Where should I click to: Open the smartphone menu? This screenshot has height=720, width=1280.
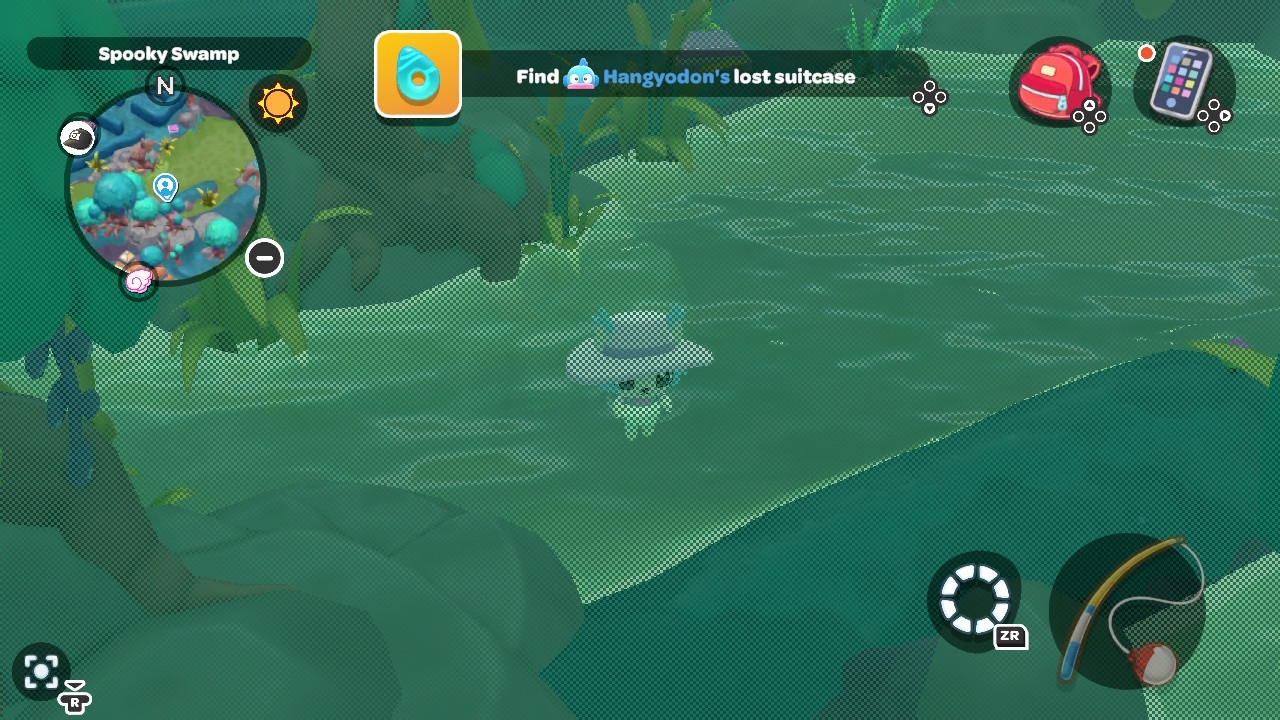click(1181, 81)
